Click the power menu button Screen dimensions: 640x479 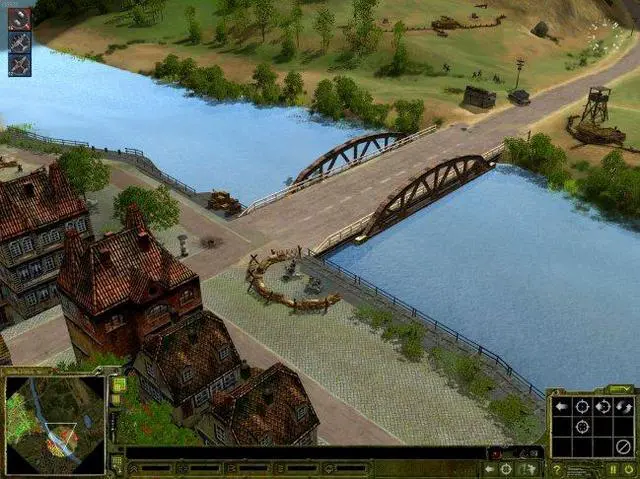pyautogui.click(x=628, y=469)
